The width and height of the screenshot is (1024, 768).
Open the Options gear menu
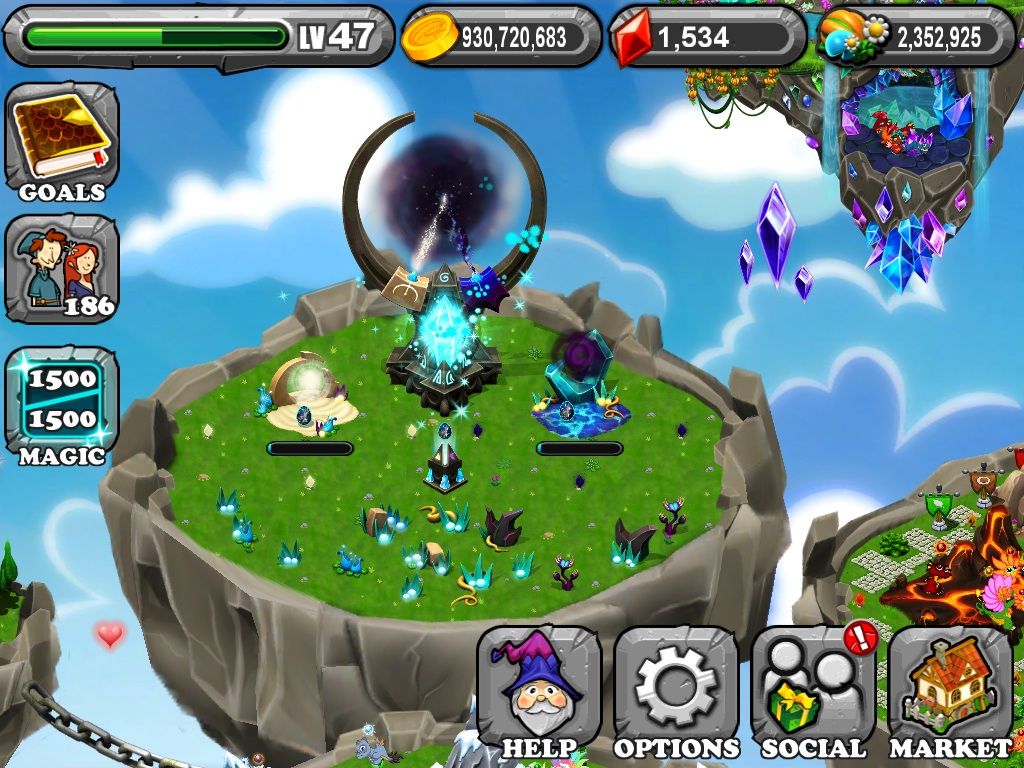pos(676,692)
